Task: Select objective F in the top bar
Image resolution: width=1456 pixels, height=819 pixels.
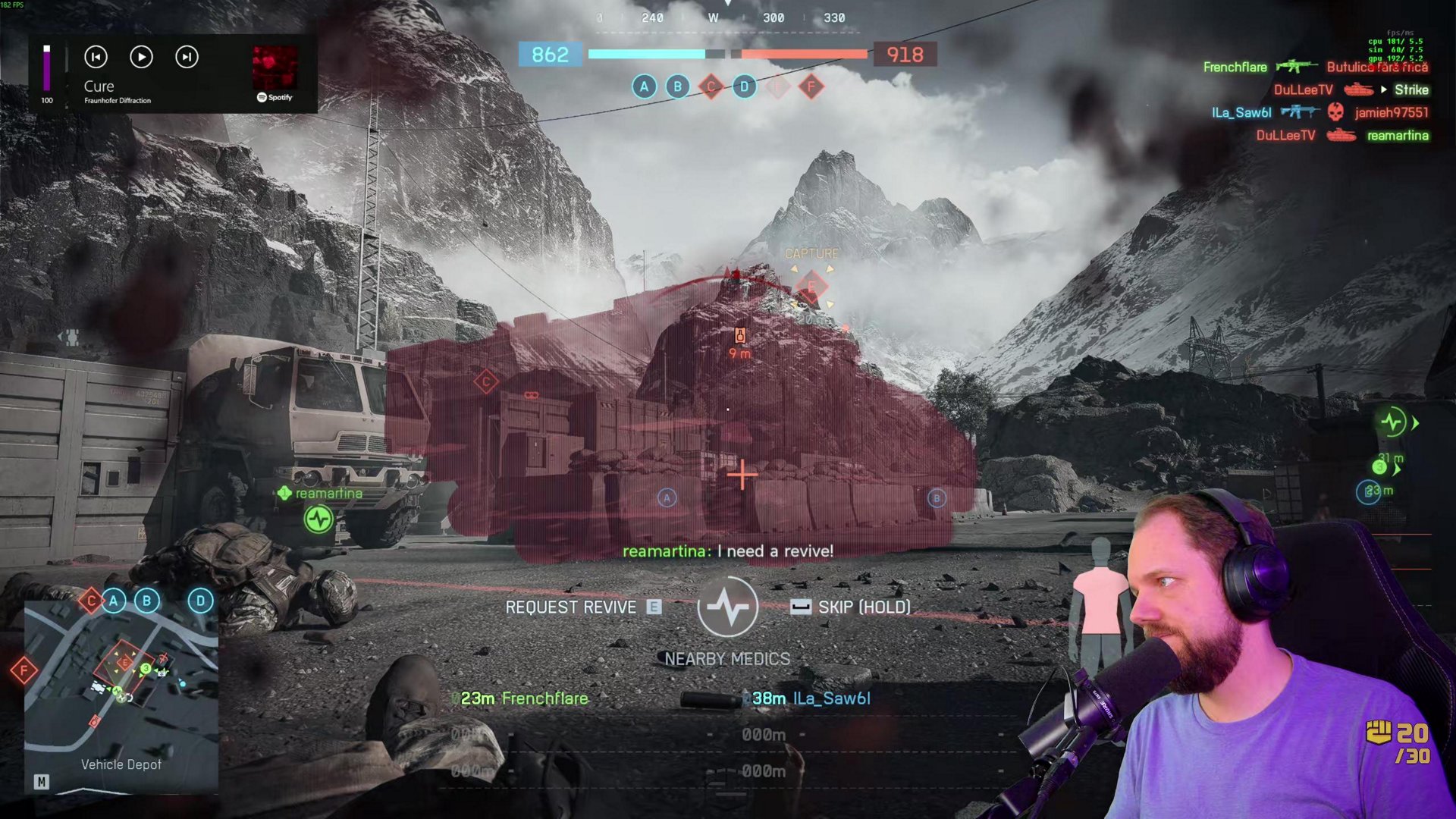Action: tap(811, 86)
